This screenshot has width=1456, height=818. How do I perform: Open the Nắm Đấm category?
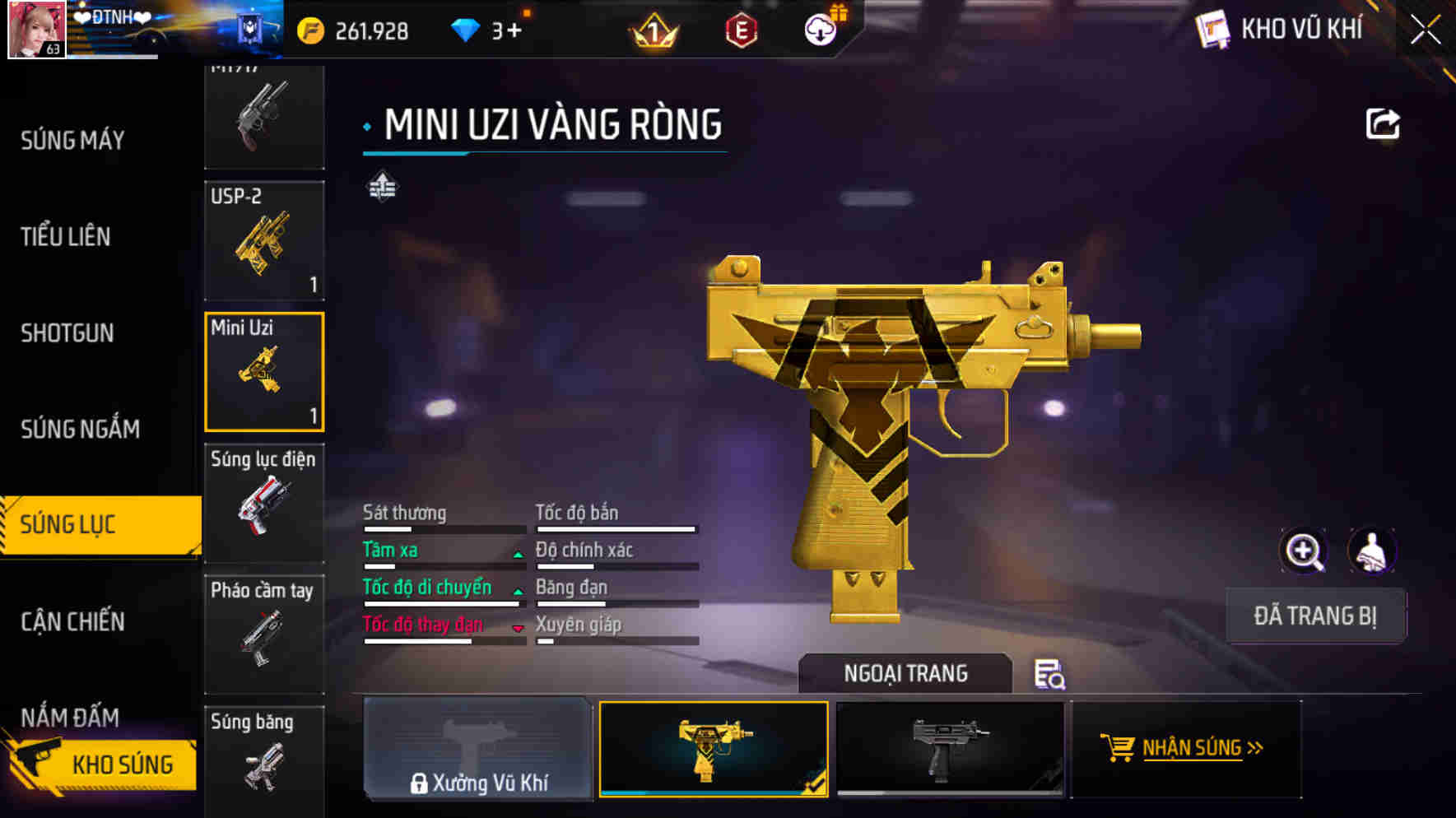(x=70, y=717)
